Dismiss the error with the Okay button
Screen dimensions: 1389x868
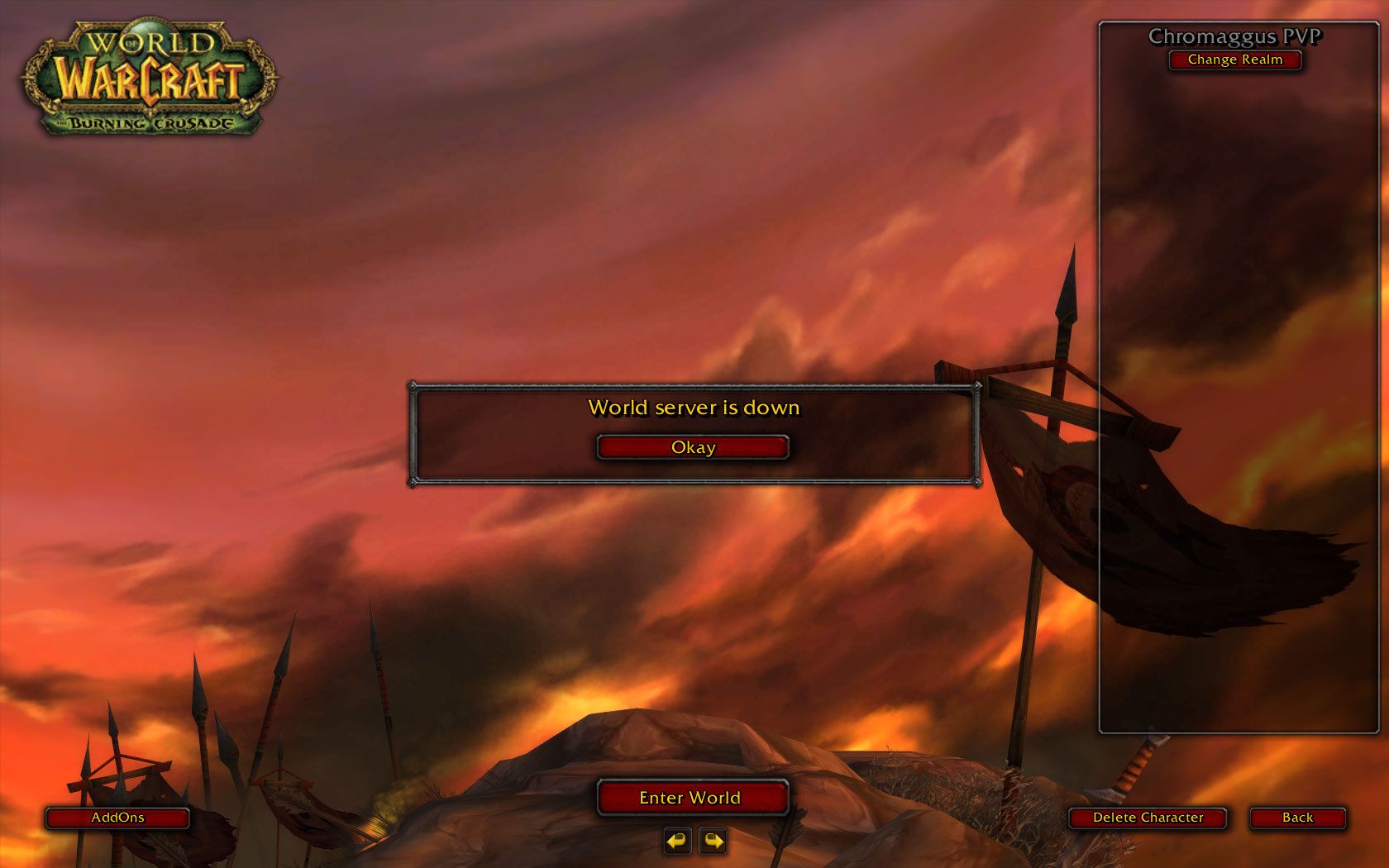click(693, 447)
